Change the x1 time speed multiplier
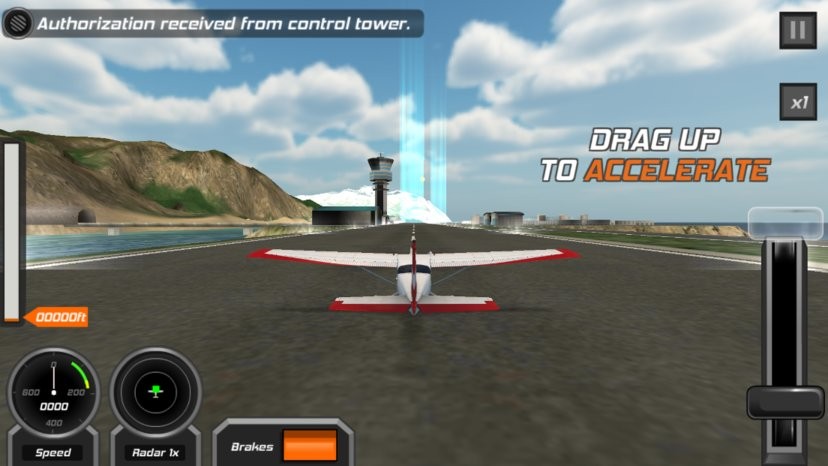Viewport: 828px width, 466px height. tap(798, 102)
